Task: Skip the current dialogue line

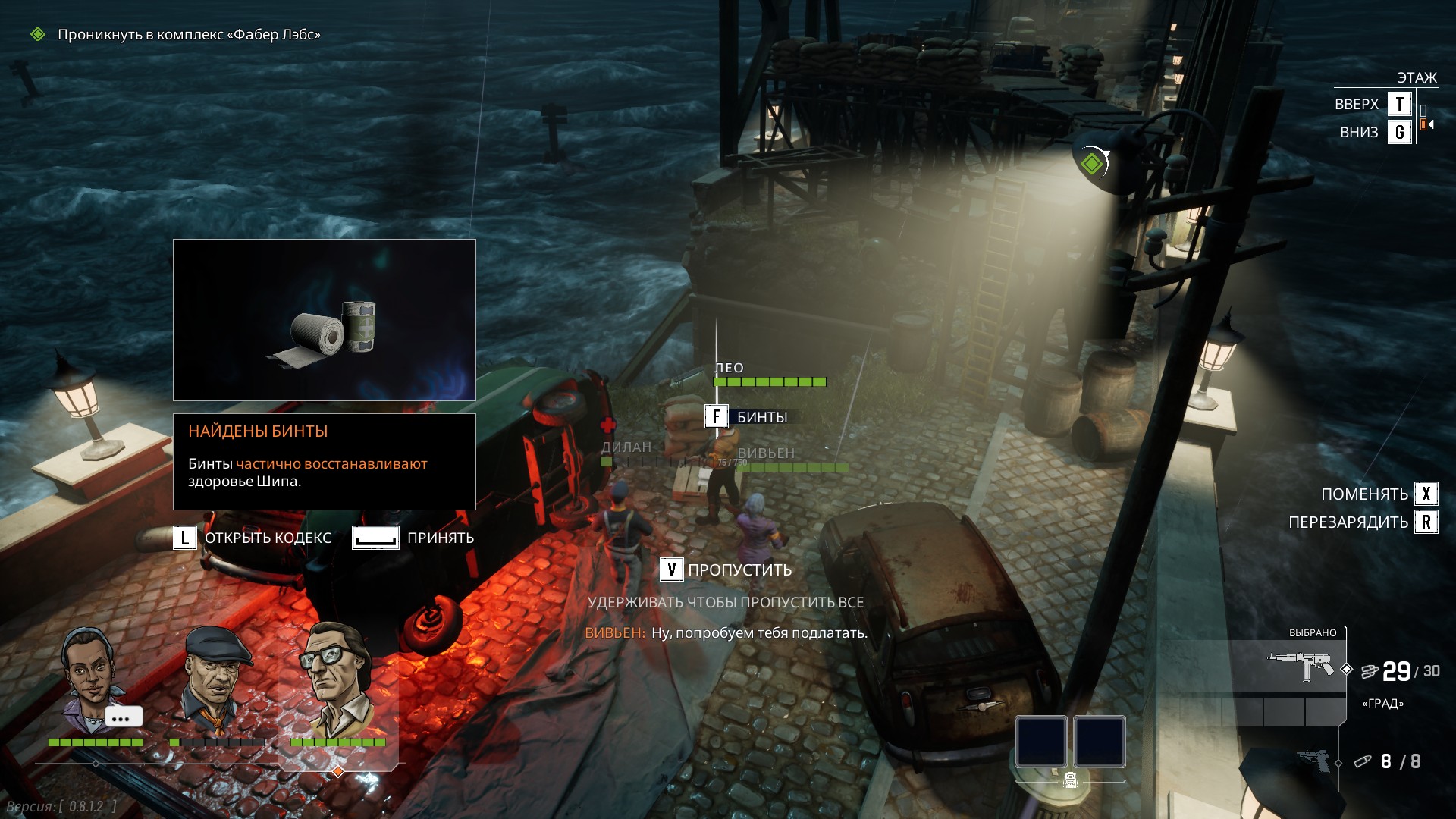Action: pyautogui.click(x=726, y=570)
